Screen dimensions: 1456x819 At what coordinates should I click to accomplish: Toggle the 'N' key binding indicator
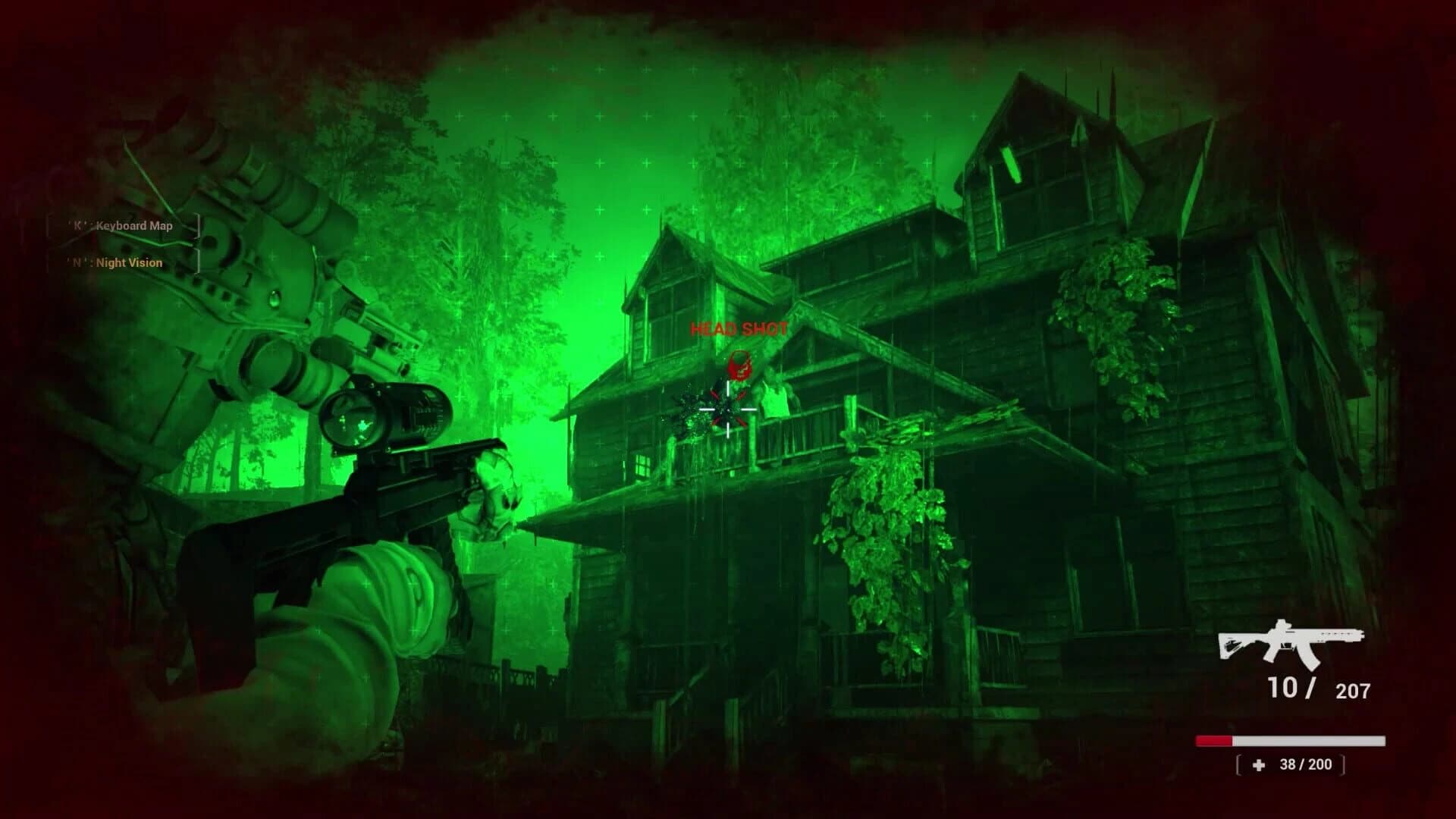point(76,262)
